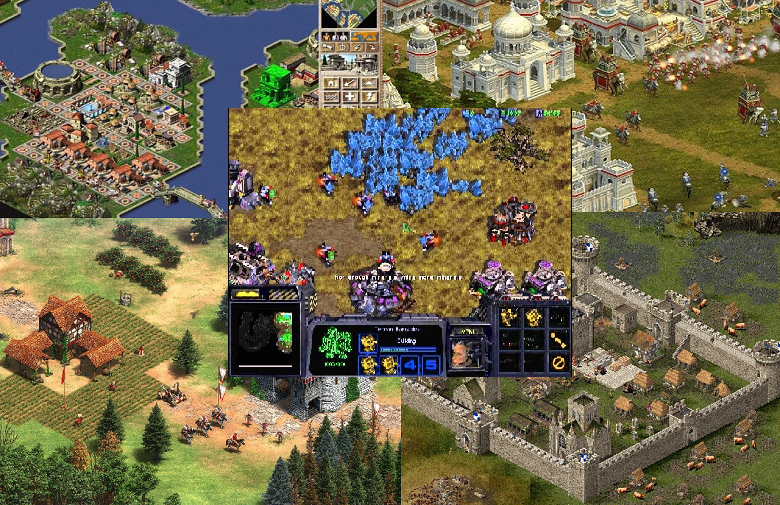Click the city-builder overview map in the sidebar
The image size is (780, 505).
pos(349,13)
